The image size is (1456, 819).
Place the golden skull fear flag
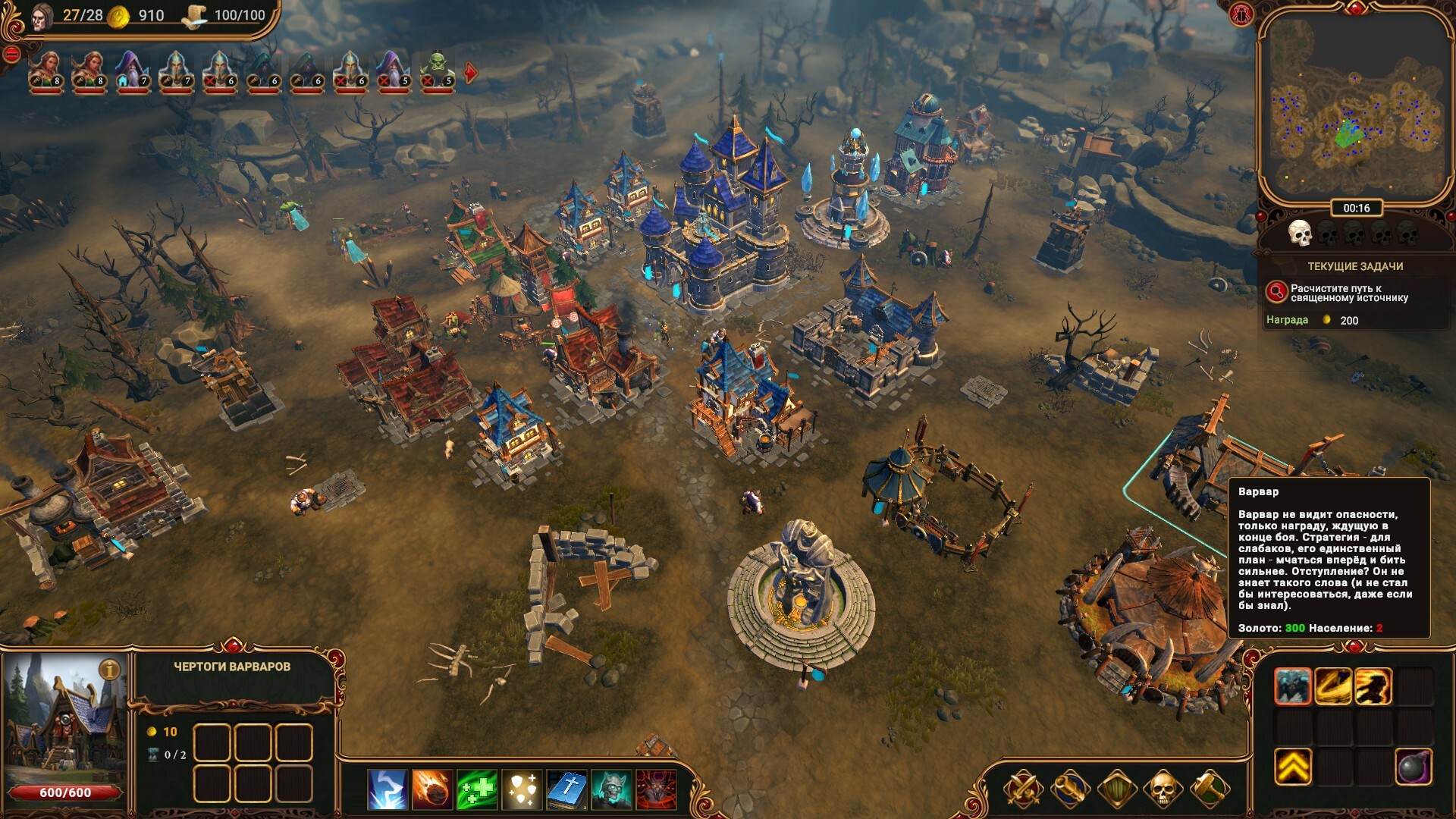coord(1163,789)
